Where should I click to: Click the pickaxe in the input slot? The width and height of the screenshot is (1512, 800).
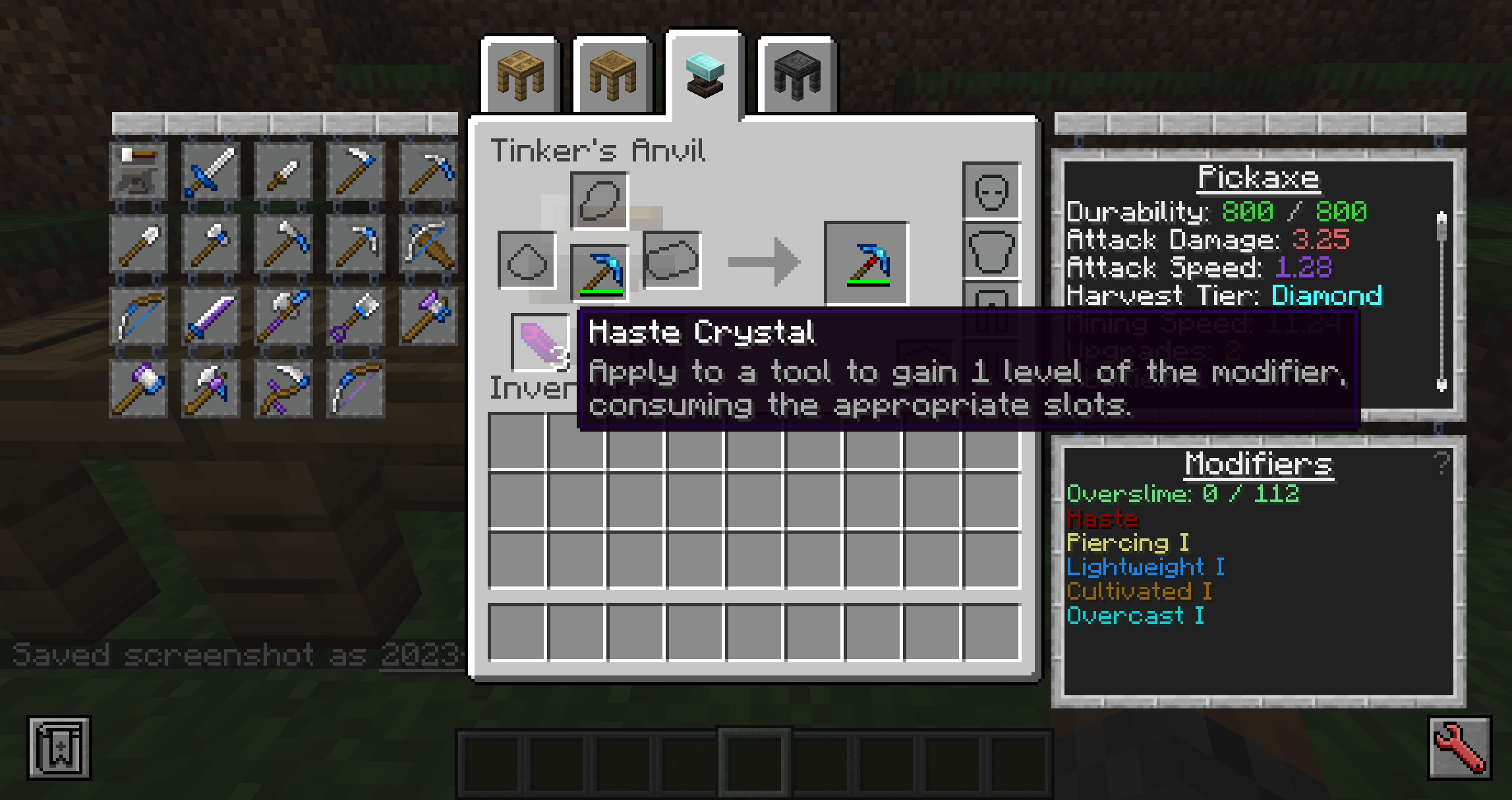[x=599, y=271]
